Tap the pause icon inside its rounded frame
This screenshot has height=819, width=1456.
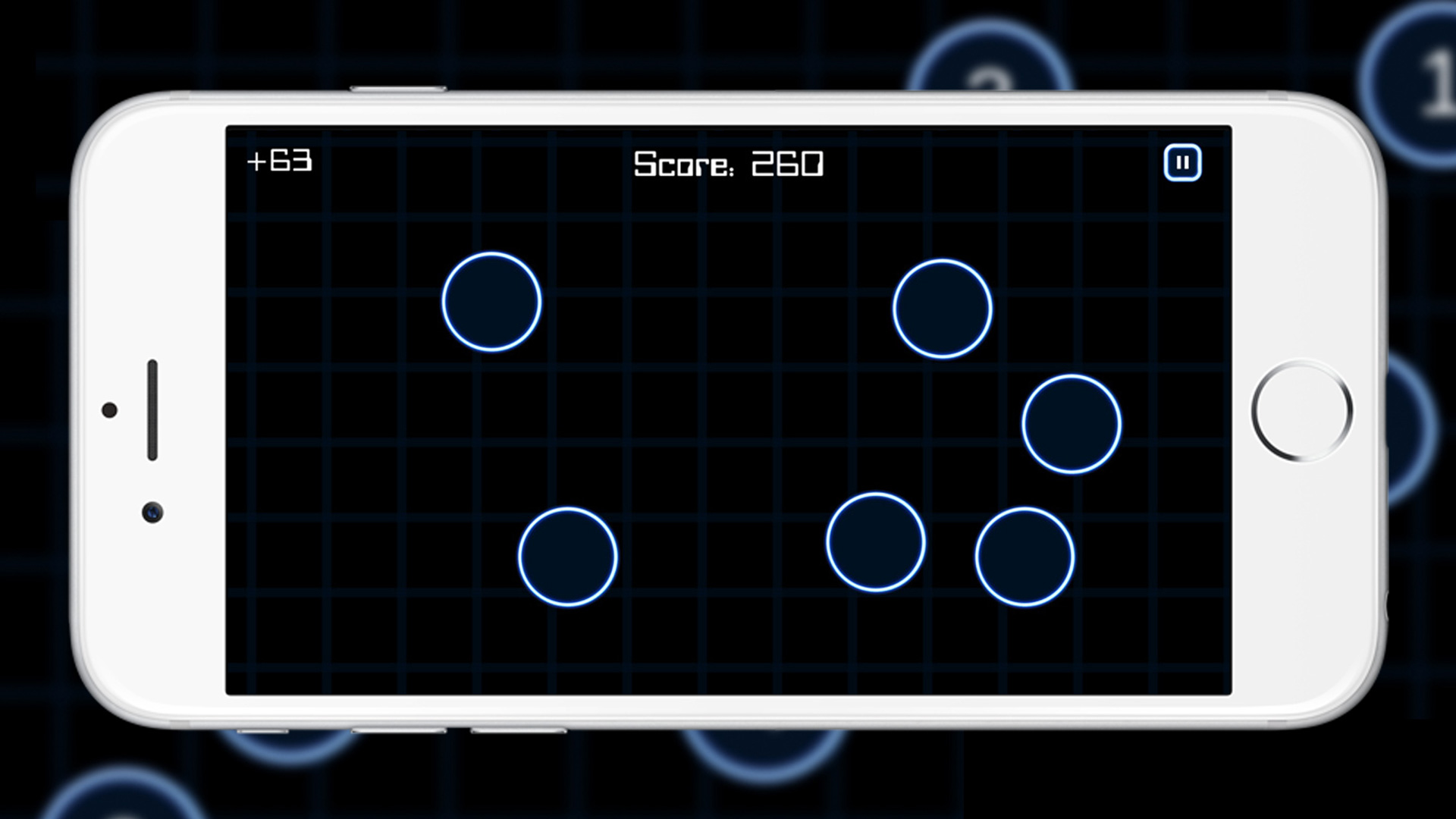click(x=1181, y=162)
